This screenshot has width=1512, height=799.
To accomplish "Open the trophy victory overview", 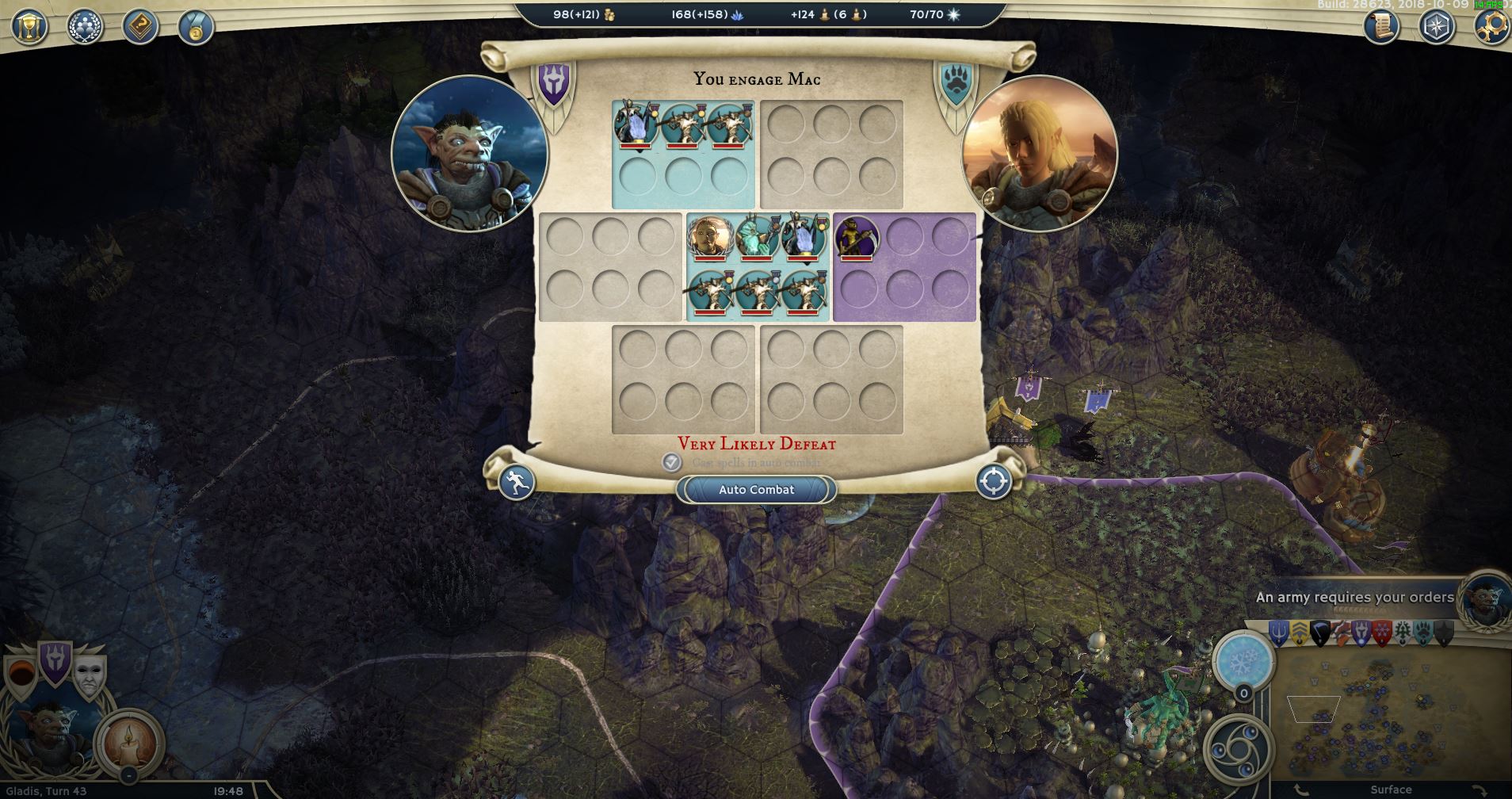I will (x=30, y=27).
